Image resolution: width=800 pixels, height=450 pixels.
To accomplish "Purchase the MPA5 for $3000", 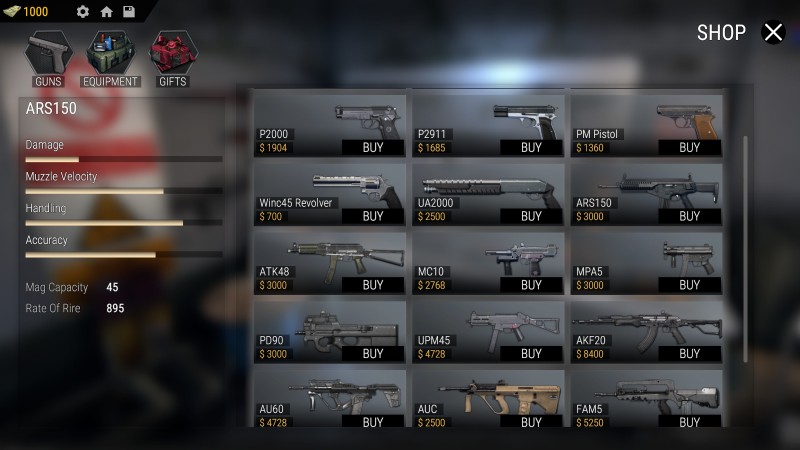I will (689, 285).
